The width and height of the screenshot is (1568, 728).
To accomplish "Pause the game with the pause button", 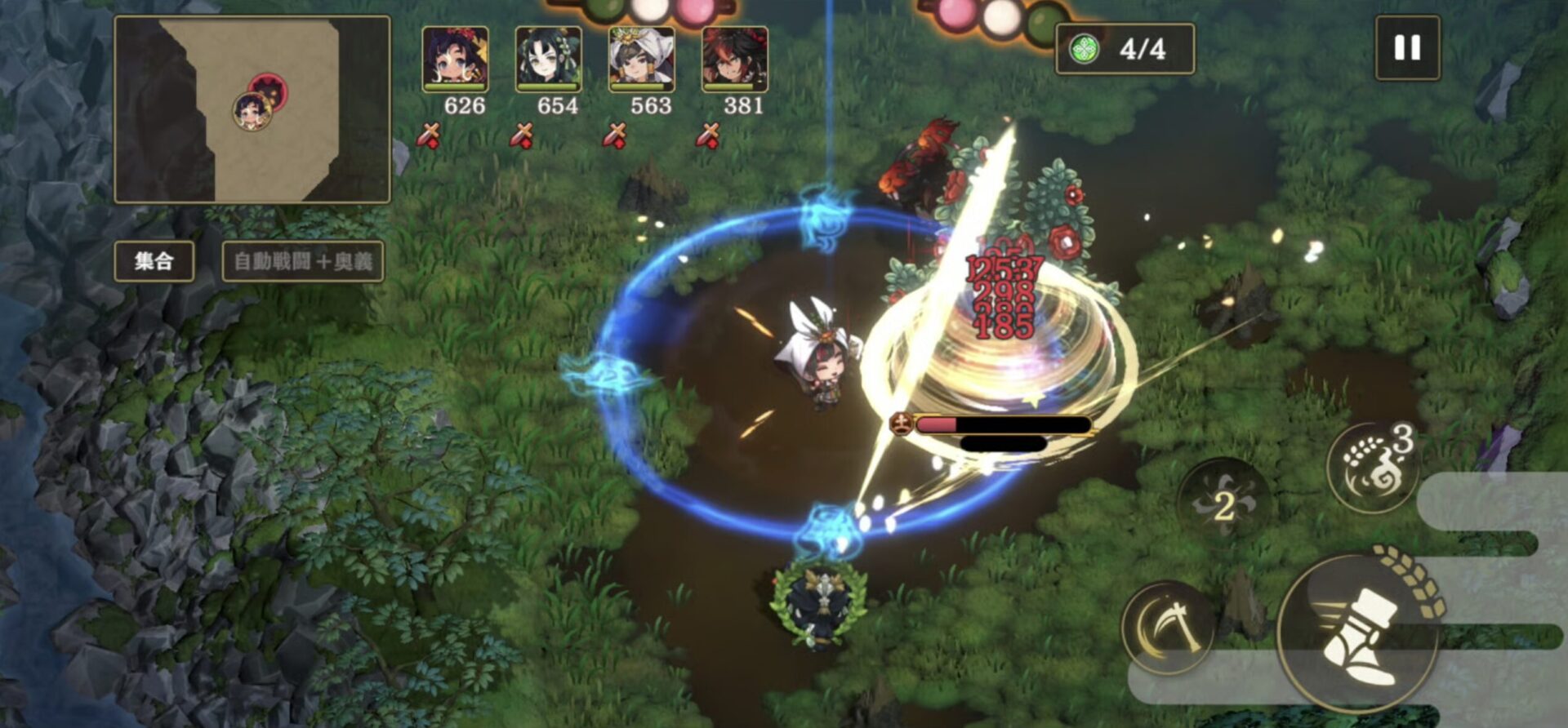I will [x=1406, y=48].
